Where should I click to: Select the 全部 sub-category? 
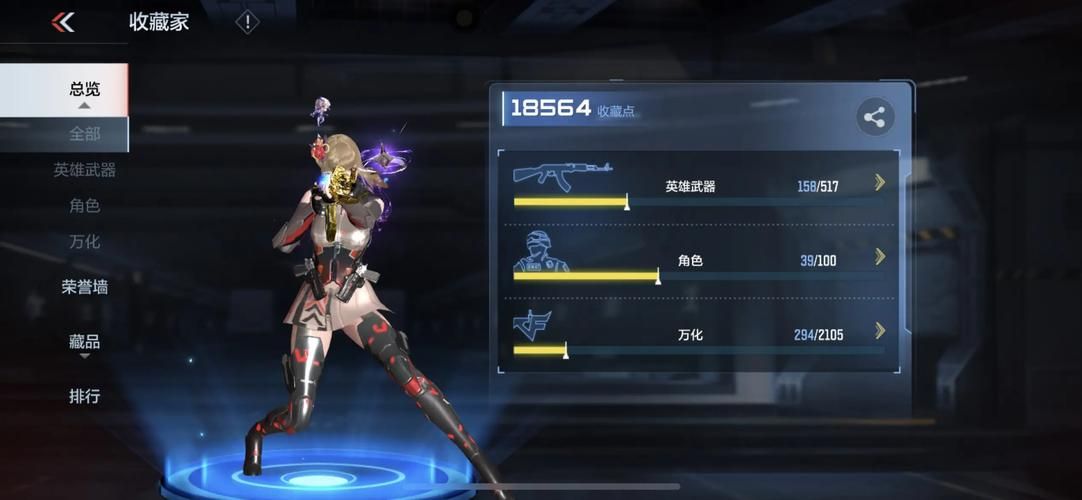84,133
